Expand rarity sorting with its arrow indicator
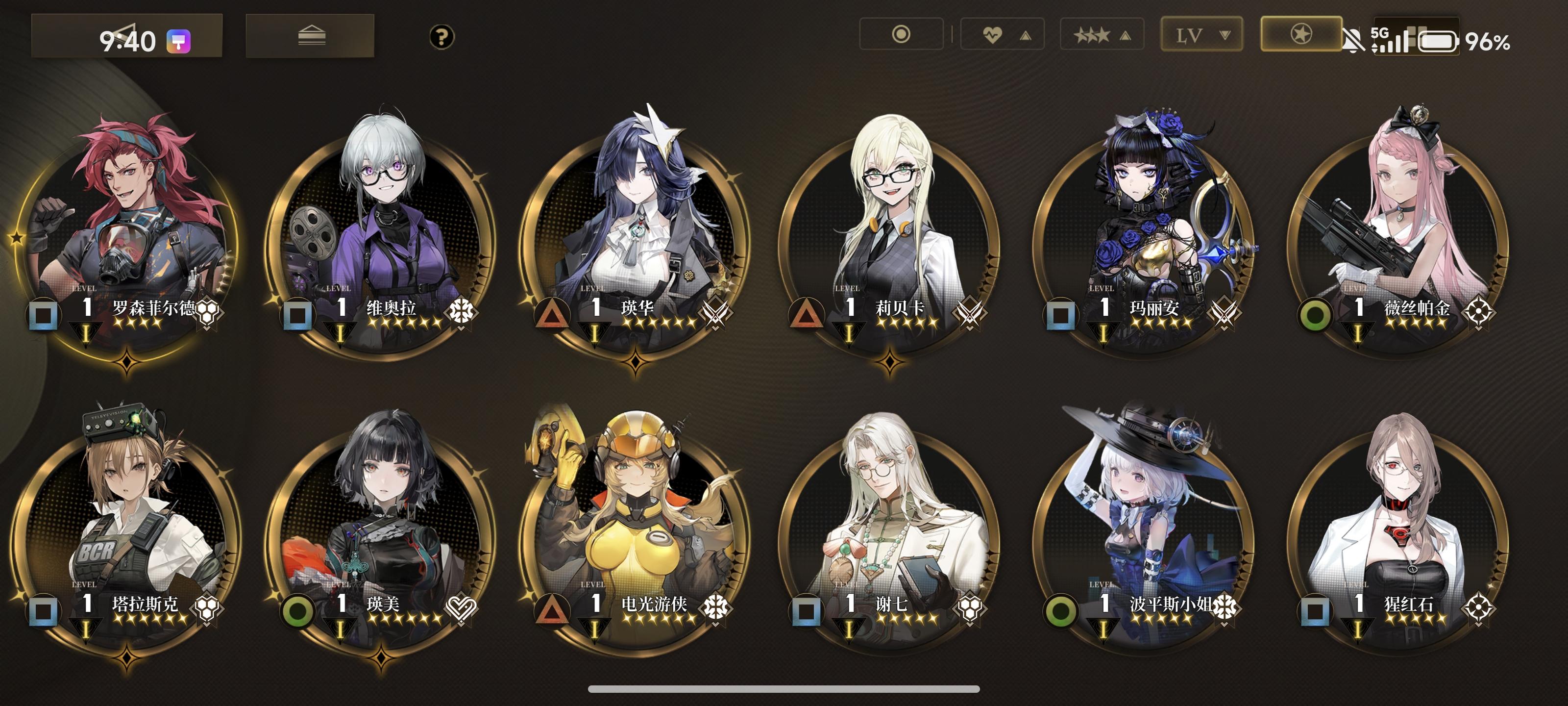The width and height of the screenshot is (1568, 706). click(1125, 35)
